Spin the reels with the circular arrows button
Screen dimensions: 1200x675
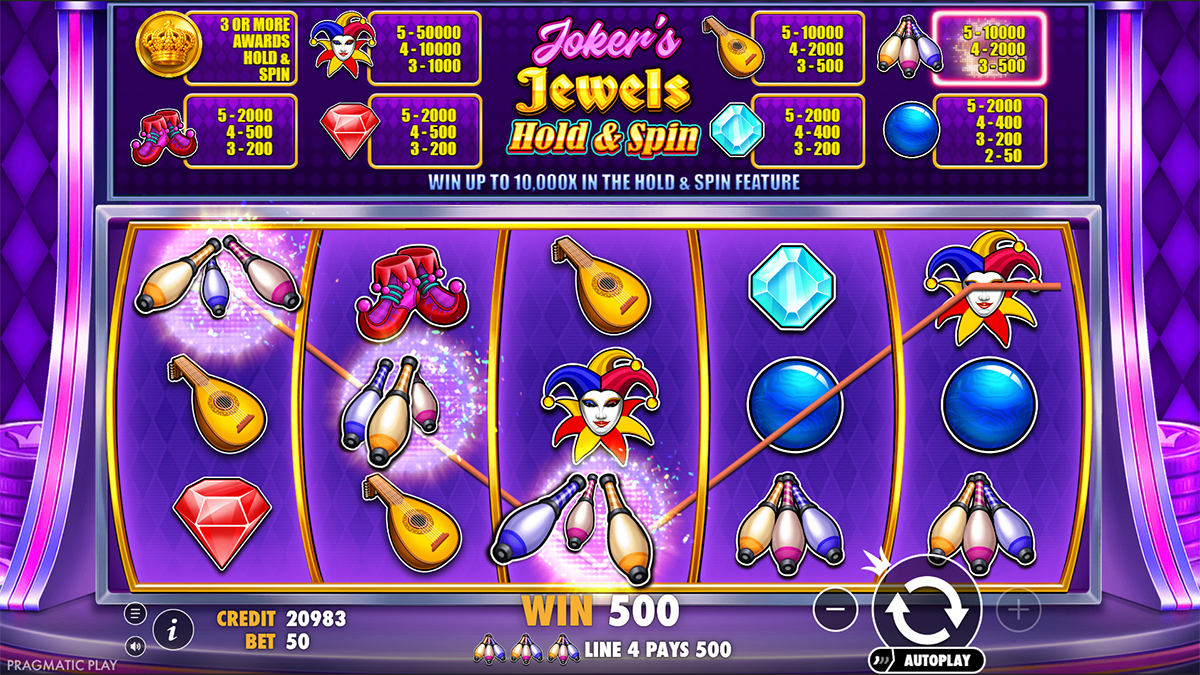pyautogui.click(x=926, y=606)
